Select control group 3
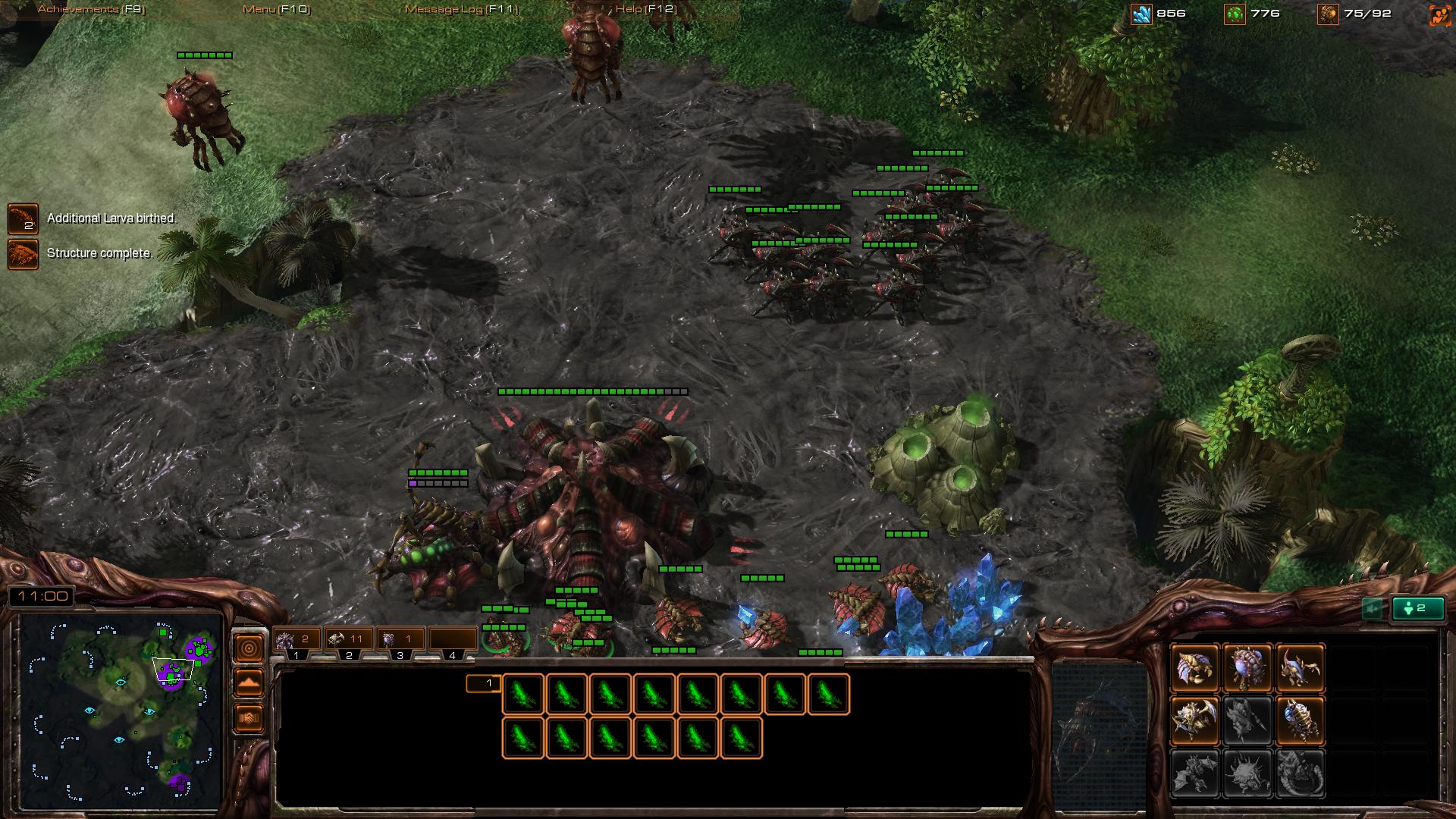The width and height of the screenshot is (1456, 819). pyautogui.click(x=399, y=641)
